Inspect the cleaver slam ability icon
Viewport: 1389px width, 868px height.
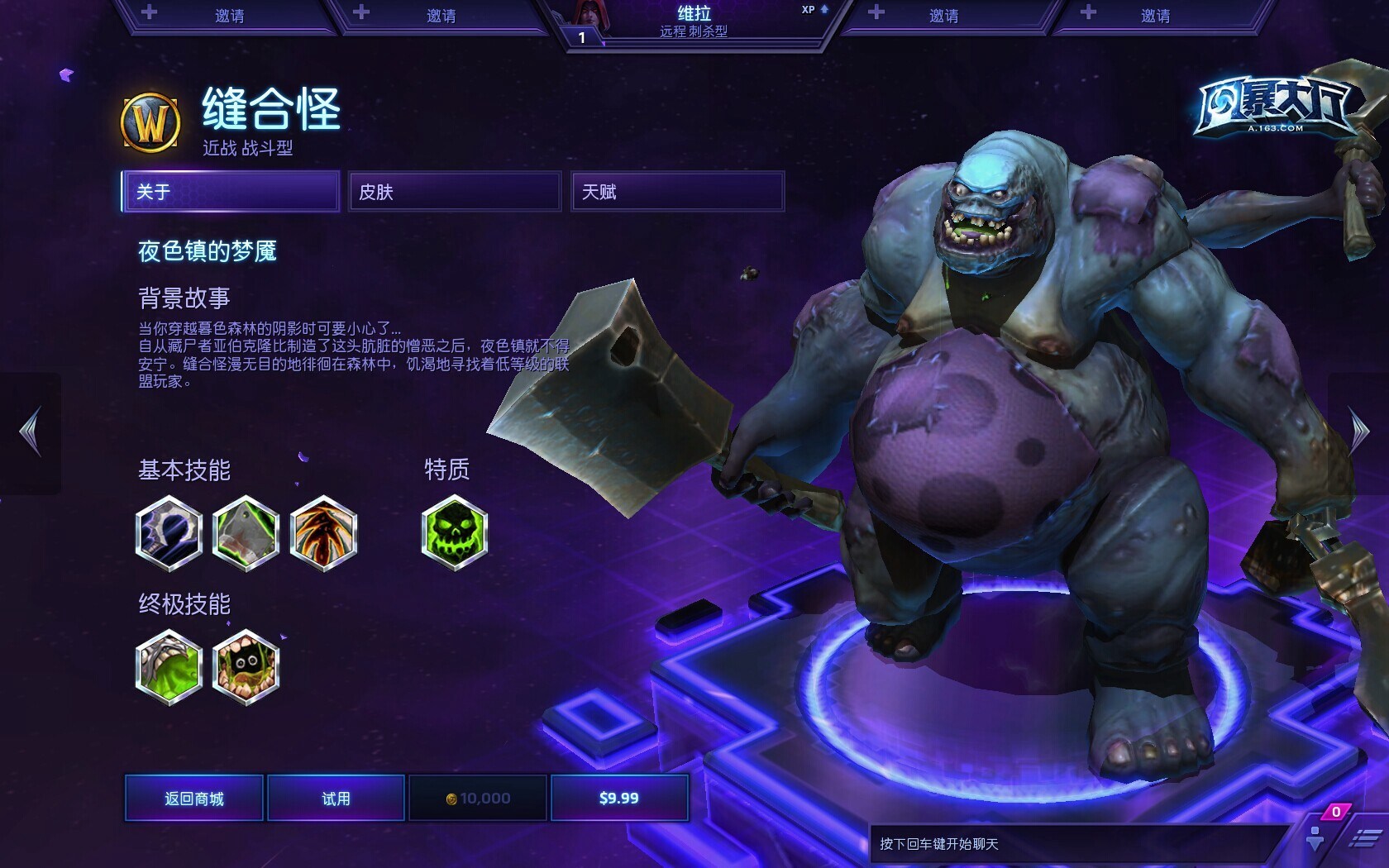point(246,533)
